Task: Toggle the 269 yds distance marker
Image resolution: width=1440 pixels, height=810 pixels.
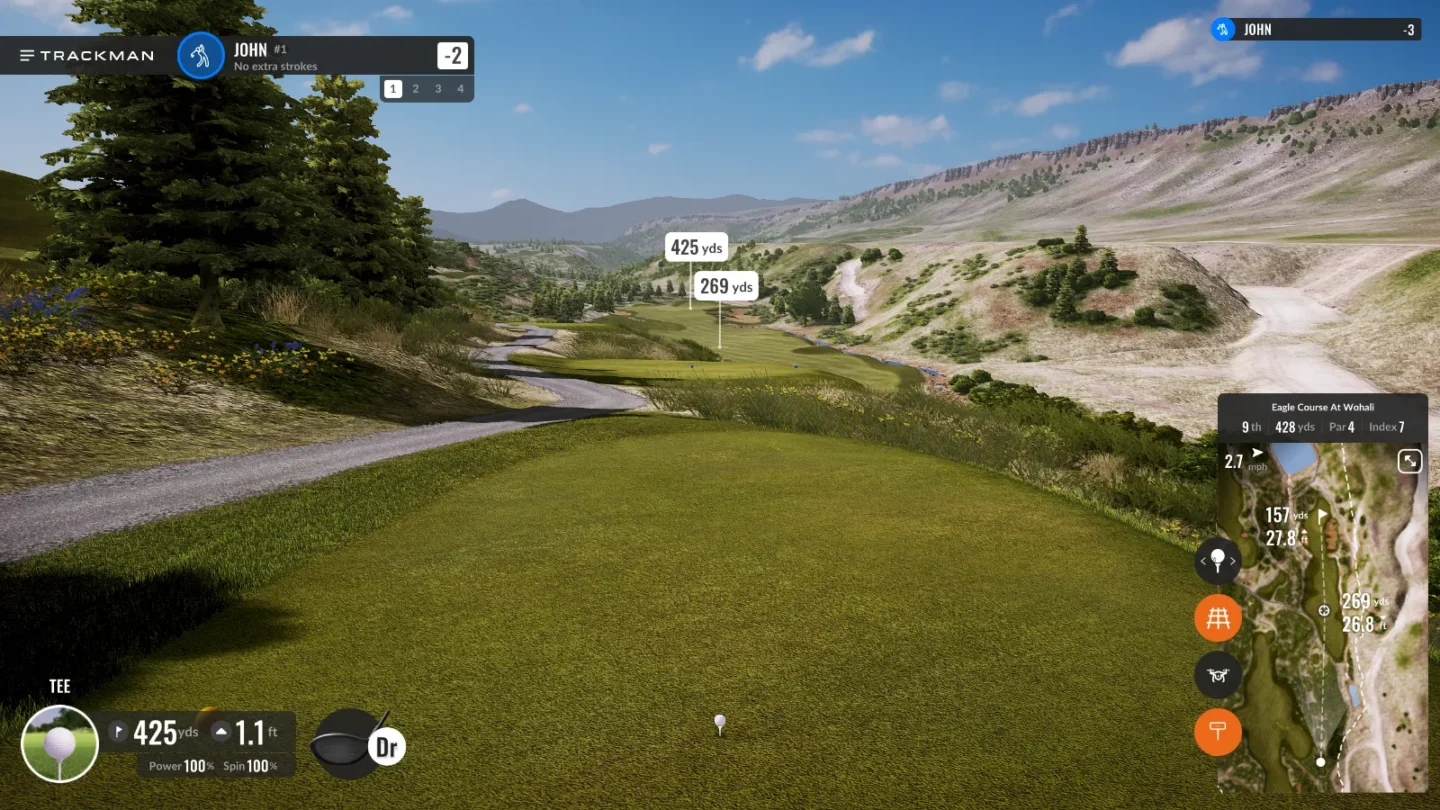Action: coord(726,286)
